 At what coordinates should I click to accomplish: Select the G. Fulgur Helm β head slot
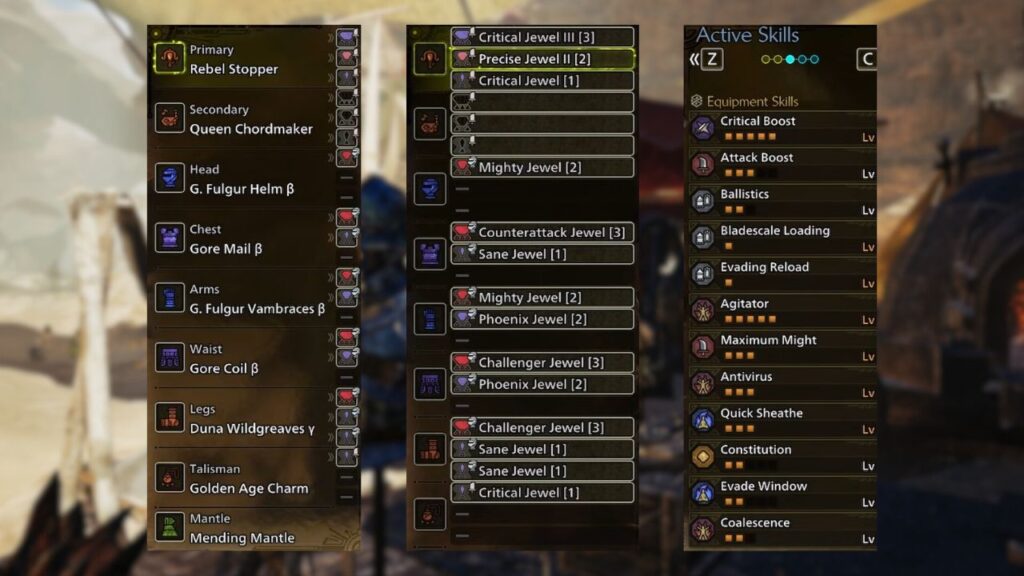pos(240,179)
